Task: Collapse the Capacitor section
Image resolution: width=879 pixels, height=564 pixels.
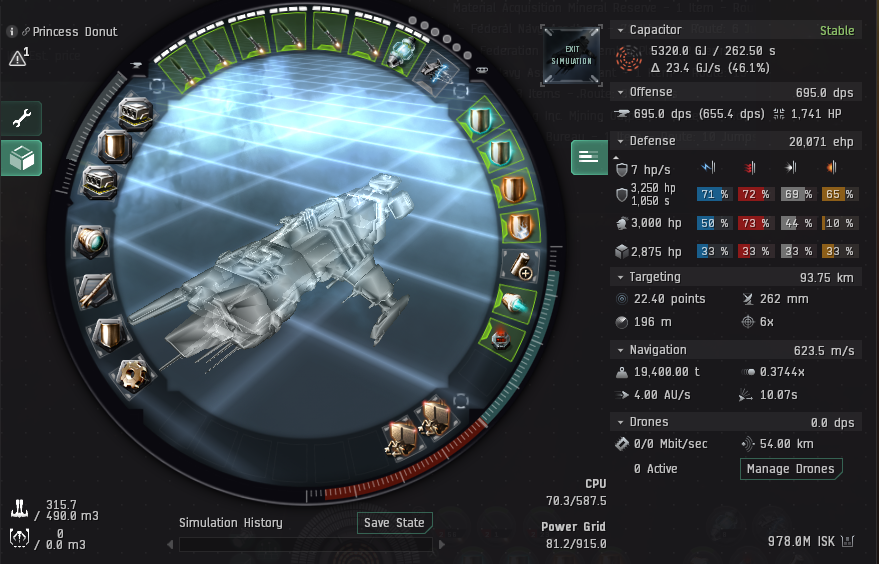Action: pos(618,30)
